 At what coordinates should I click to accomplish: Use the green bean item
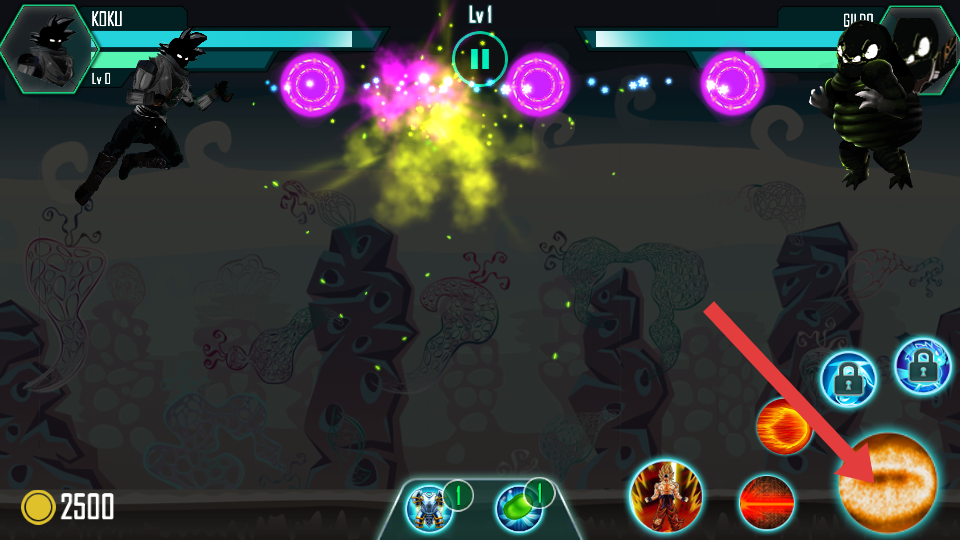[x=519, y=507]
